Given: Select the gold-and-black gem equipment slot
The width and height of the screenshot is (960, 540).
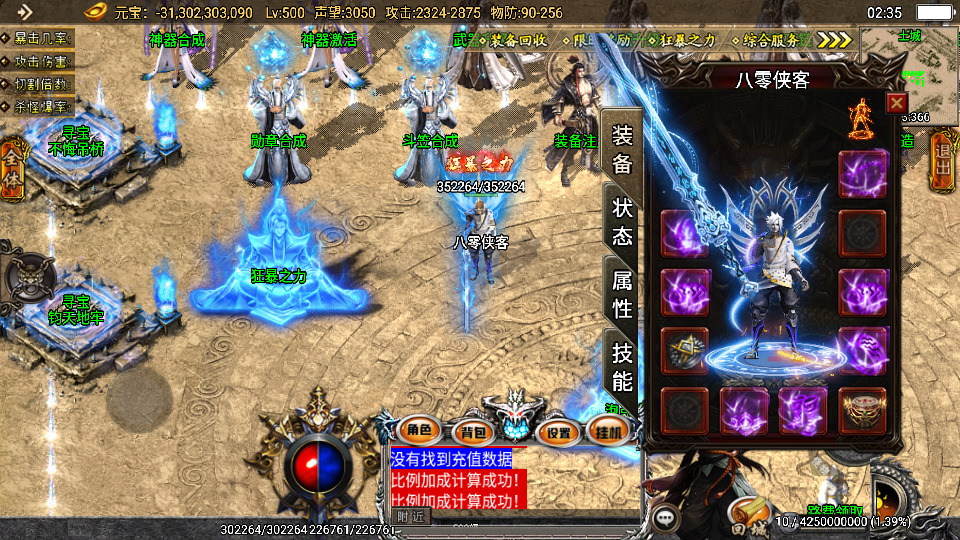Looking at the screenshot, I should tap(685, 351).
